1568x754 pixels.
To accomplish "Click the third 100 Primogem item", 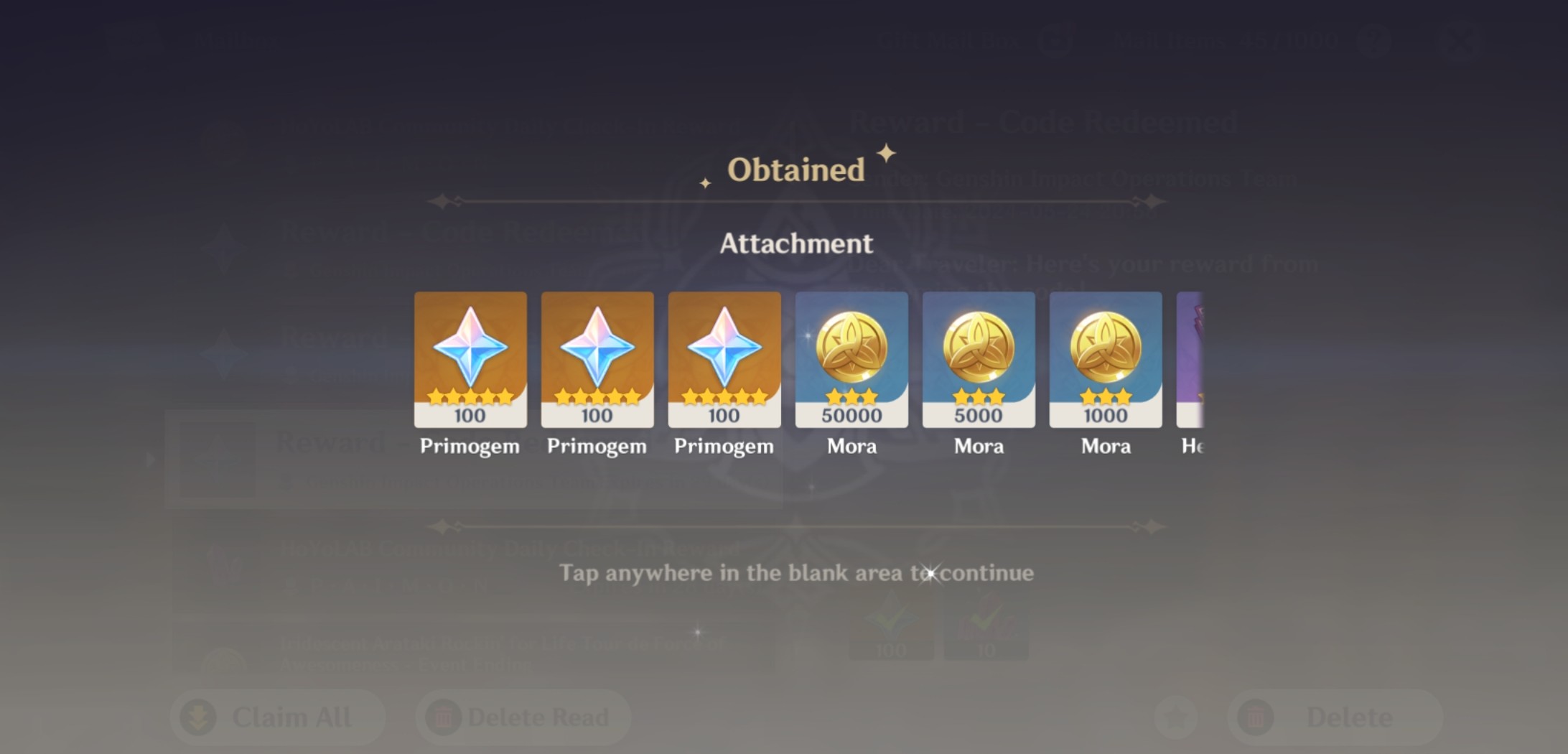I will (724, 359).
